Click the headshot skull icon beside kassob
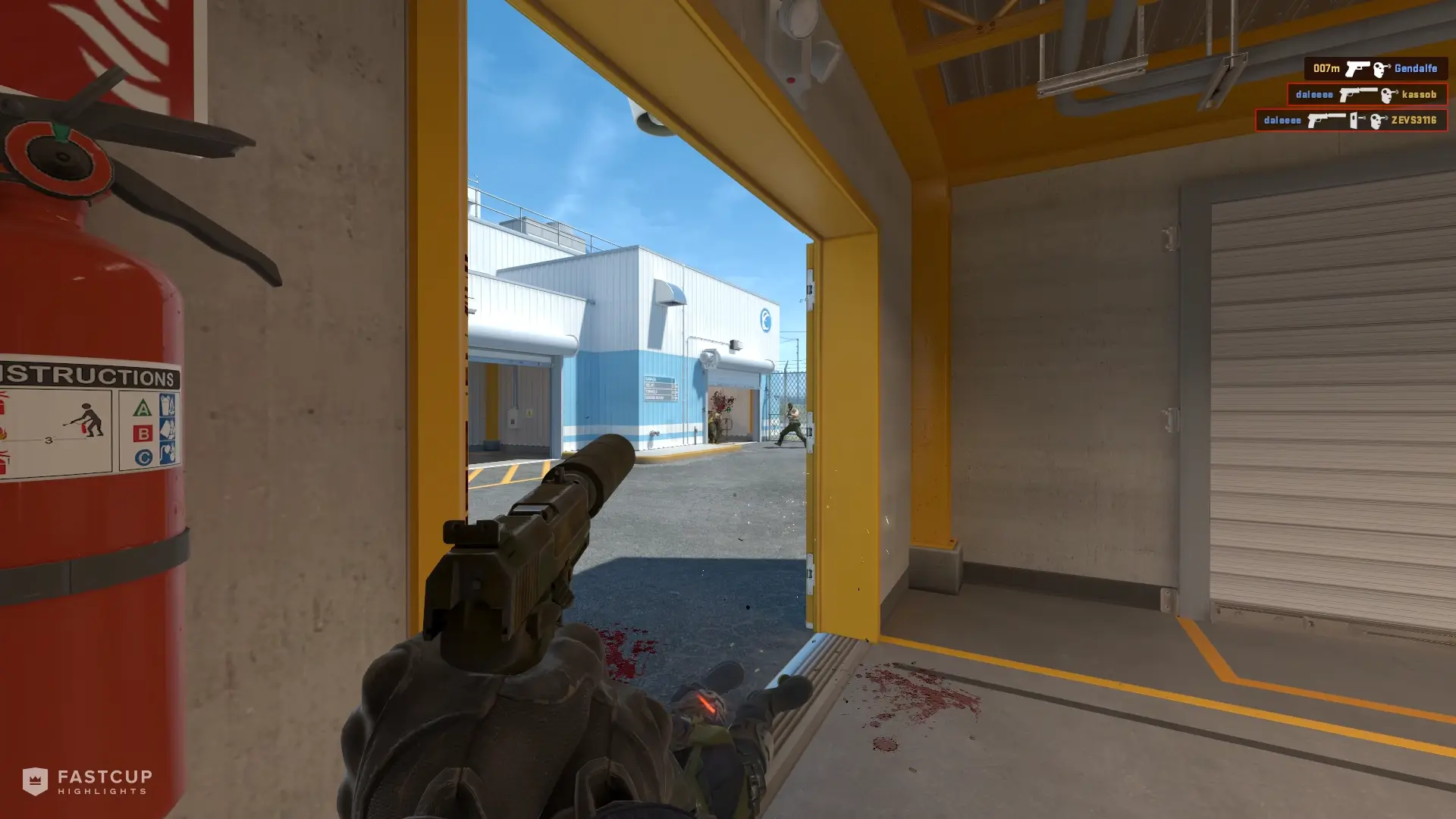 pyautogui.click(x=1387, y=96)
